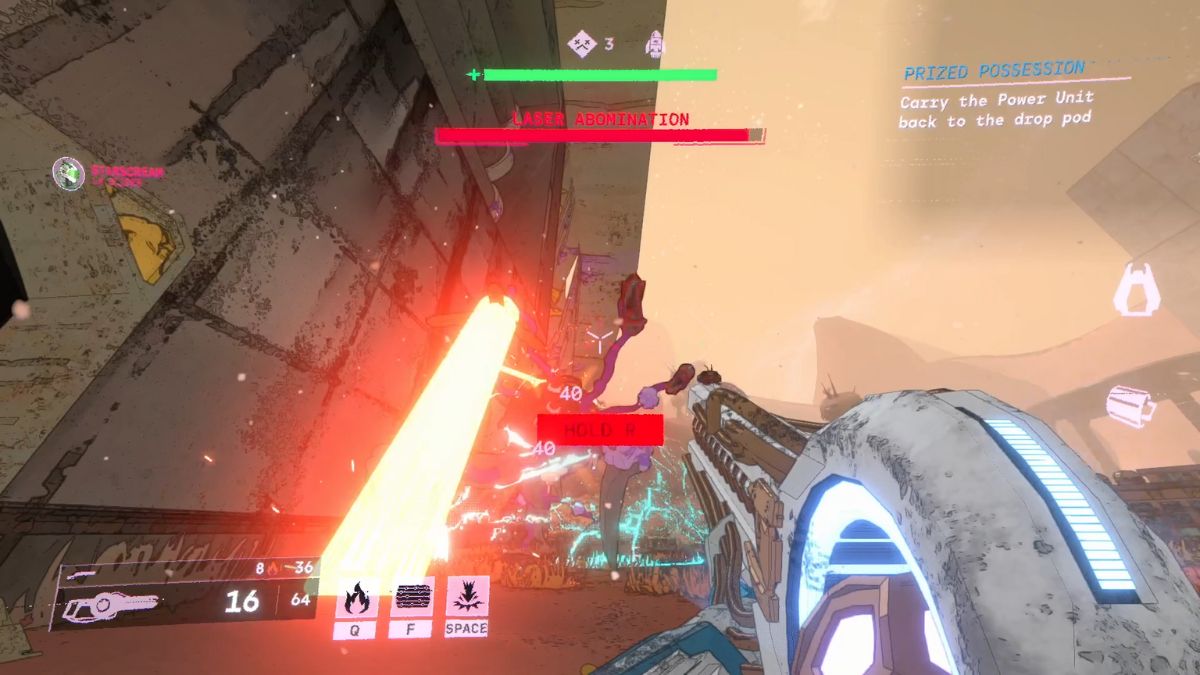Viewport: 1200px width, 675px height.
Task: Trigger the striped panel ability icon
Action: 412,597
